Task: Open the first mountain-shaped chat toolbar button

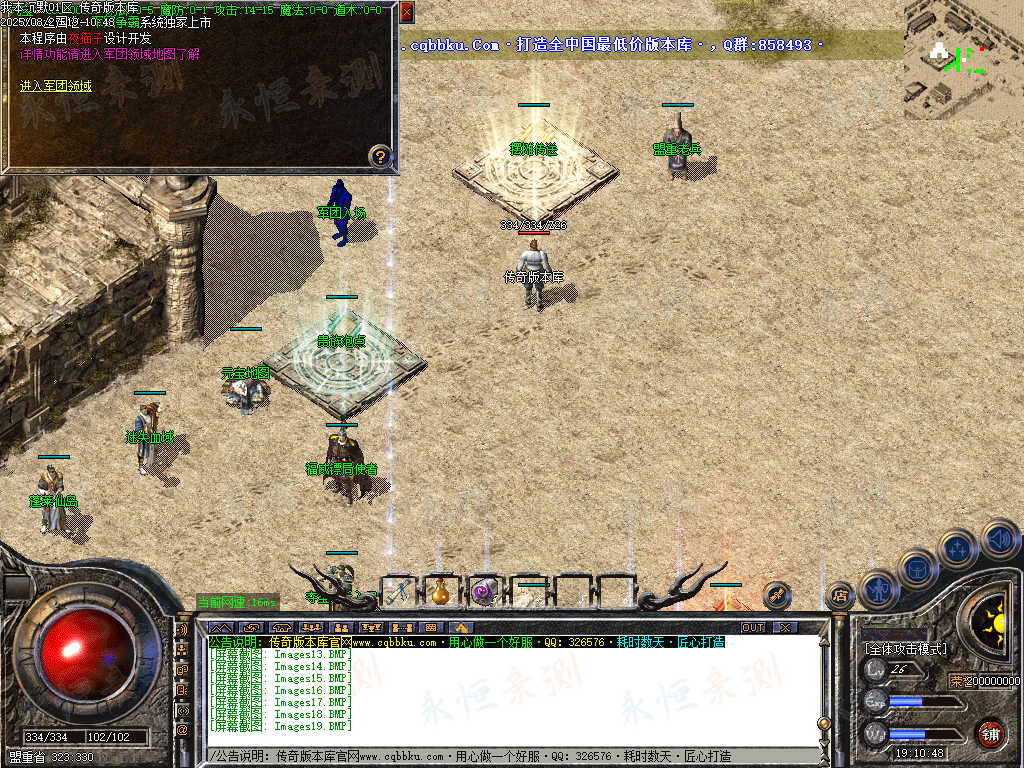Action: click(222, 627)
